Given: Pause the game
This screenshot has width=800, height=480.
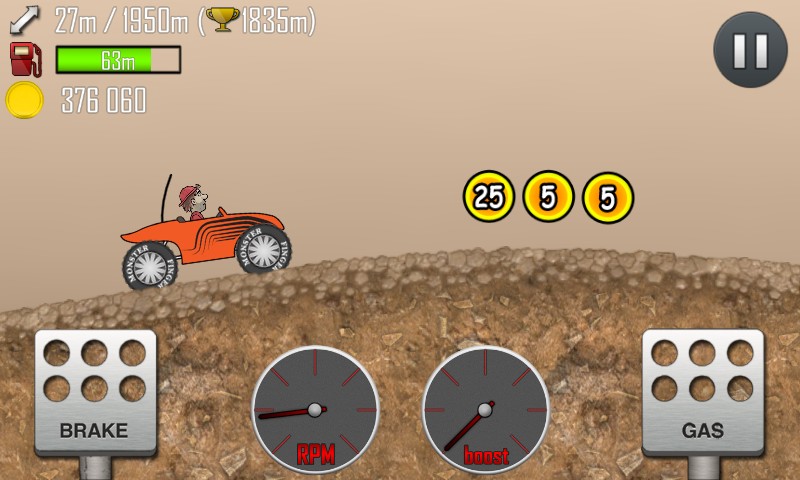Looking at the screenshot, I should 751,50.
